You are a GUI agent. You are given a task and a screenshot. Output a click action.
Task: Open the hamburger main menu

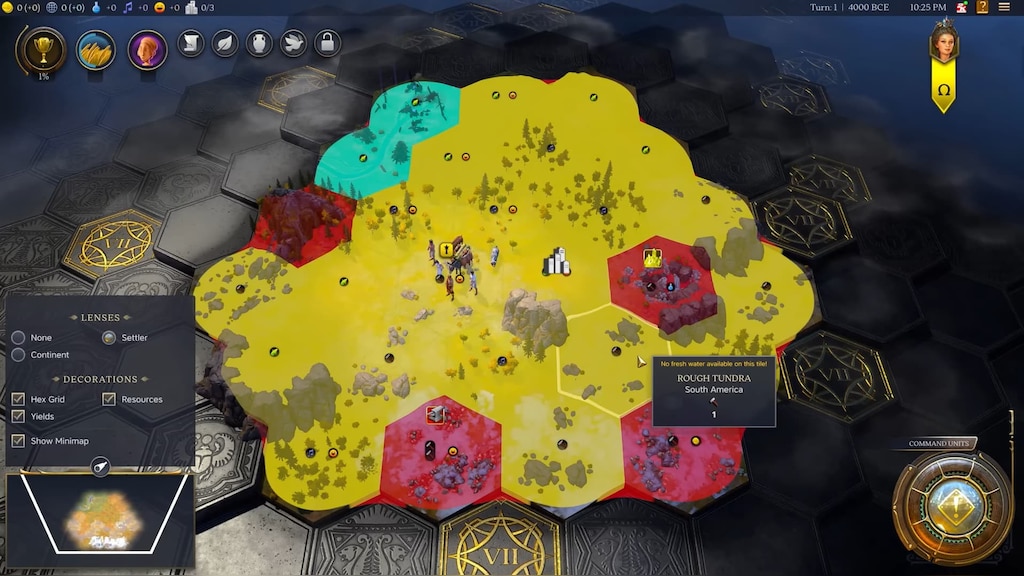coord(1006,8)
